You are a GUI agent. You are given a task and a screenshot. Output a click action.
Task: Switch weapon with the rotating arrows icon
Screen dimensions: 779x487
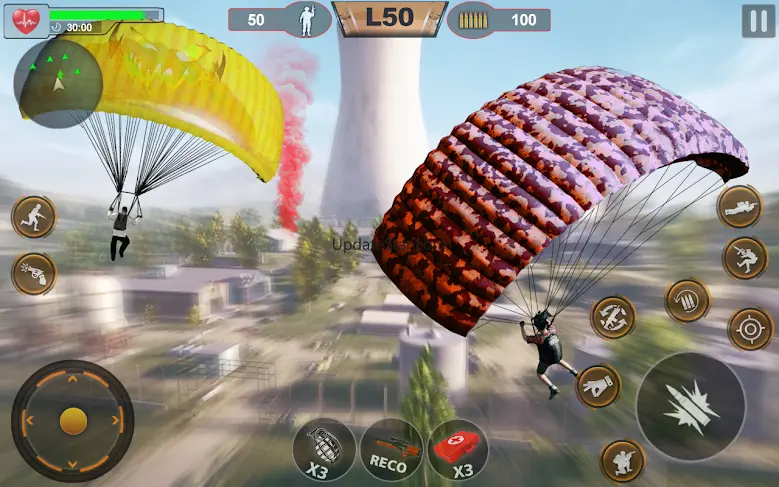[x=613, y=317]
